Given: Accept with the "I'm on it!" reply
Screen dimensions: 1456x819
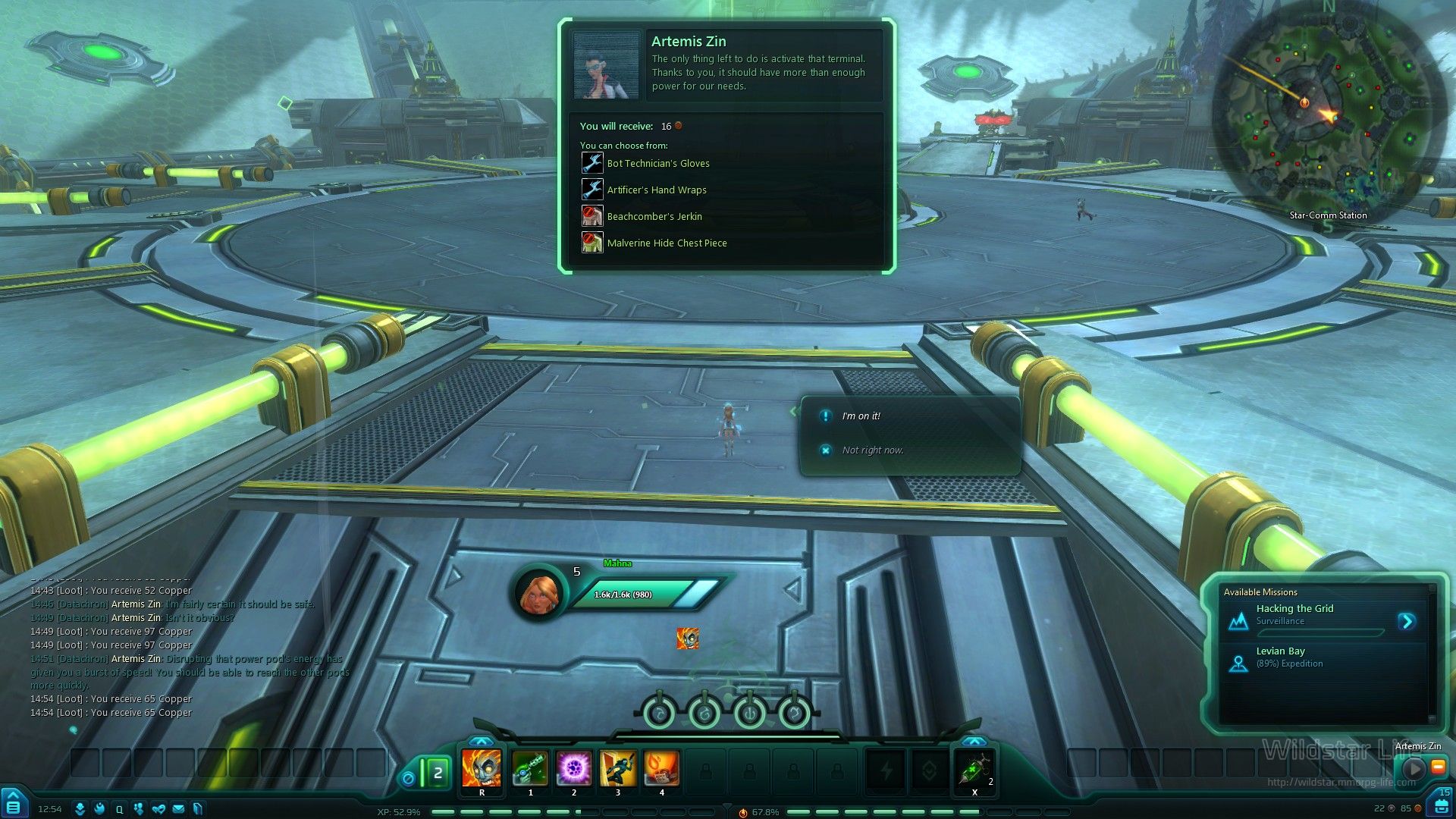Looking at the screenshot, I should (x=861, y=416).
